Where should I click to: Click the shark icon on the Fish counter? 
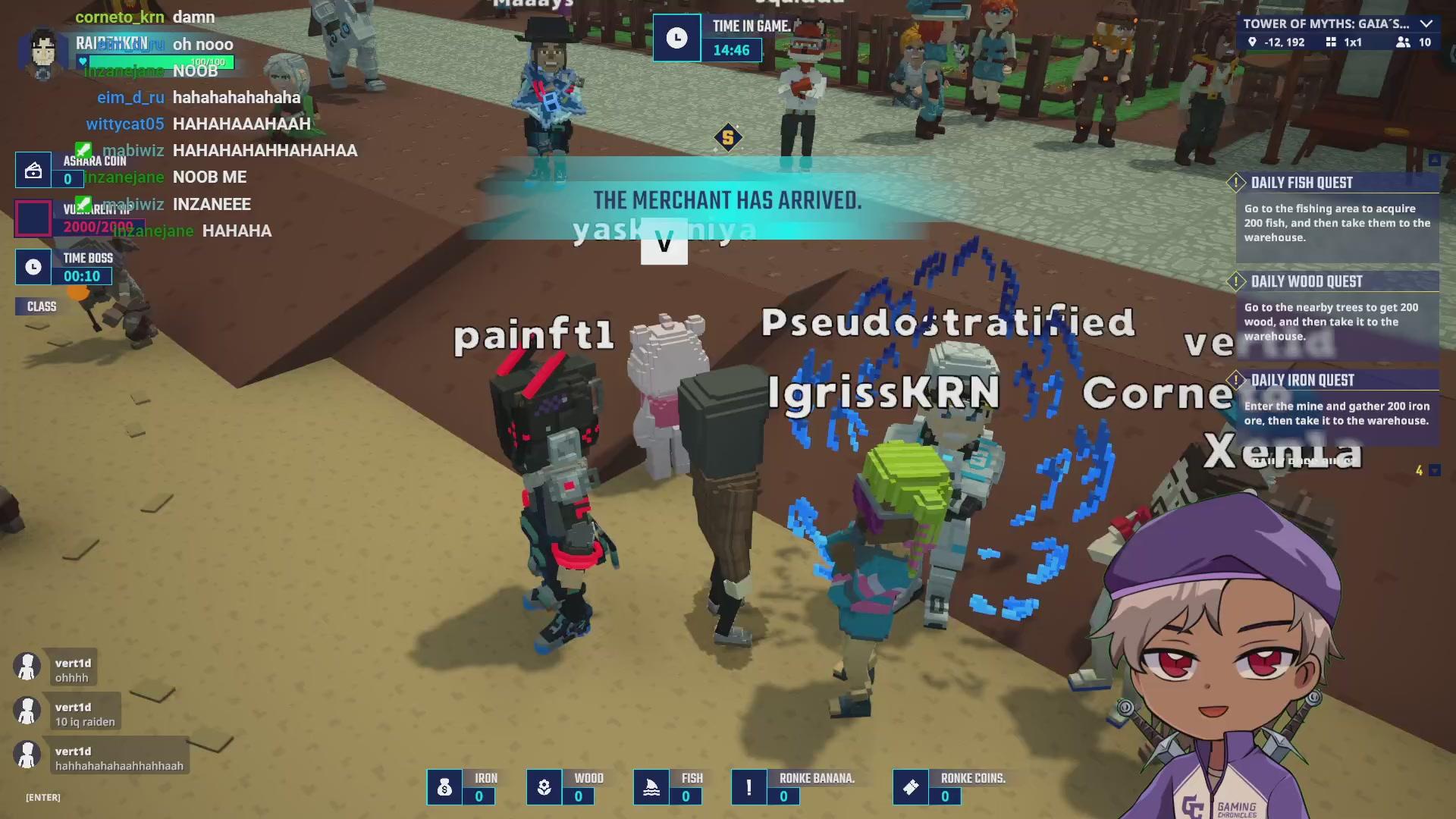point(652,787)
